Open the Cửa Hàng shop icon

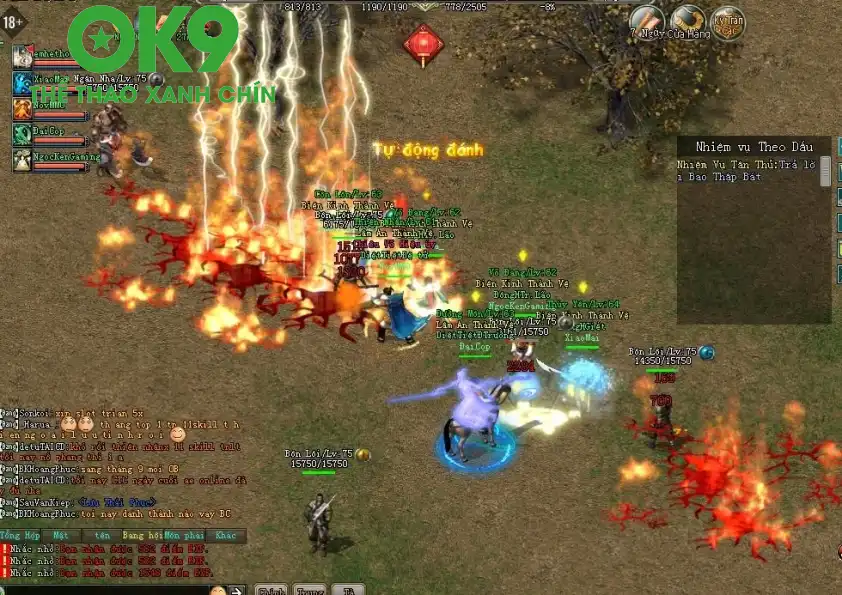tap(688, 20)
